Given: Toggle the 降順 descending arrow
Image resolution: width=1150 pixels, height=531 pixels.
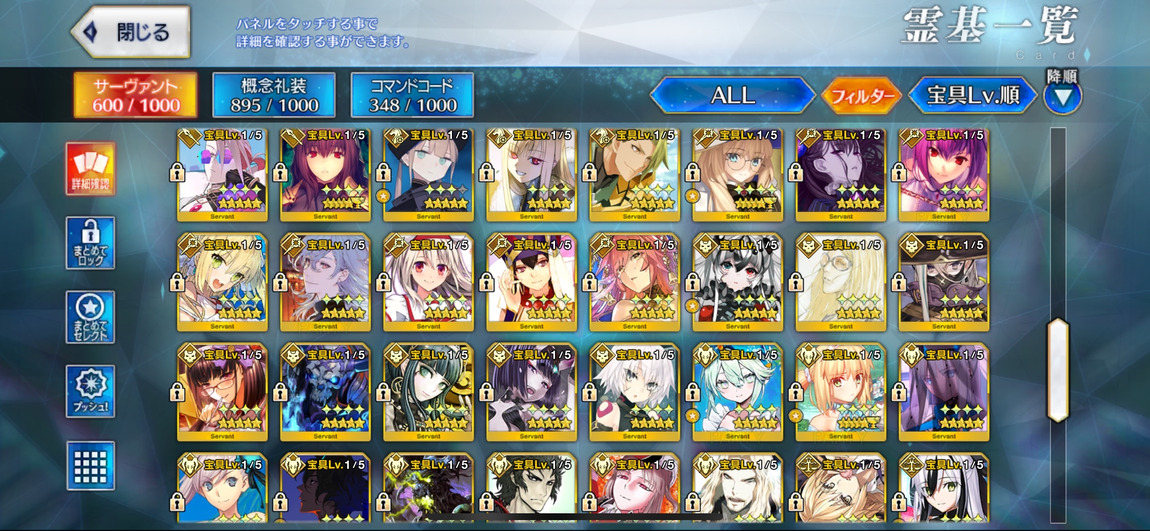Looking at the screenshot, I should (1062, 96).
